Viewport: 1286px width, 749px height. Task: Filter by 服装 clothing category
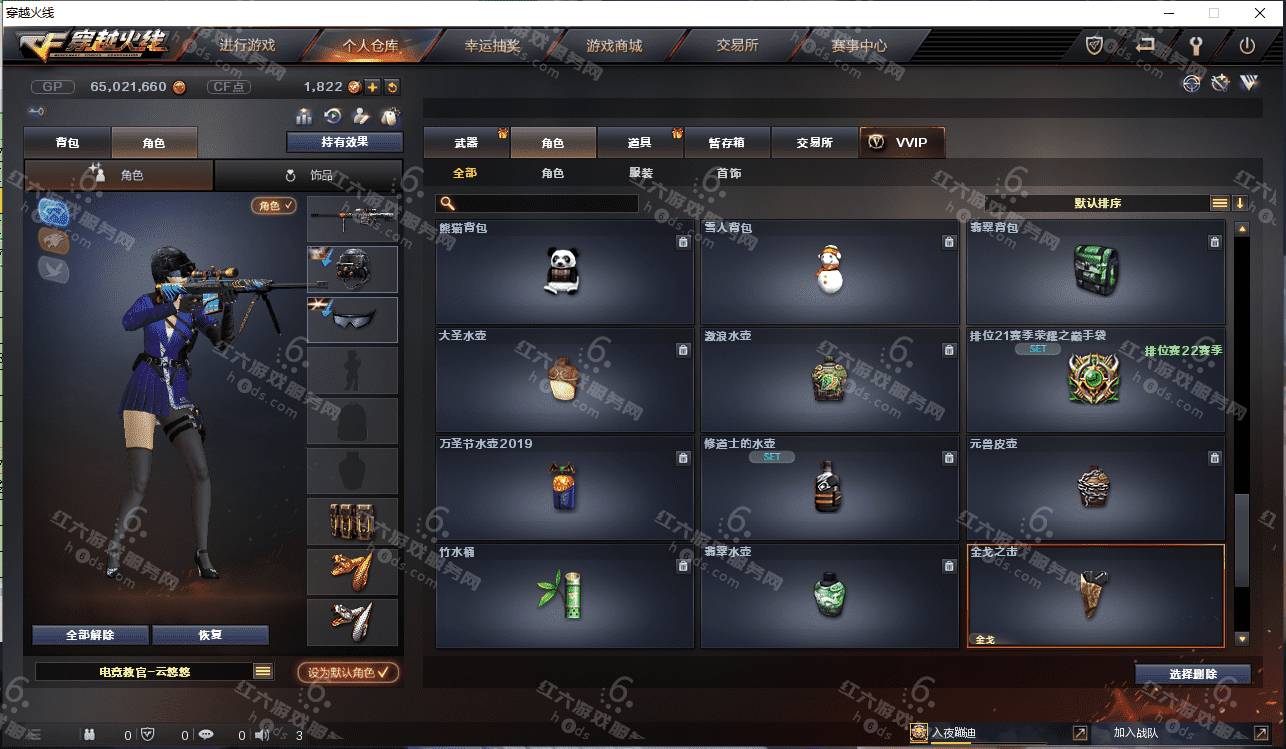pyautogui.click(x=641, y=173)
